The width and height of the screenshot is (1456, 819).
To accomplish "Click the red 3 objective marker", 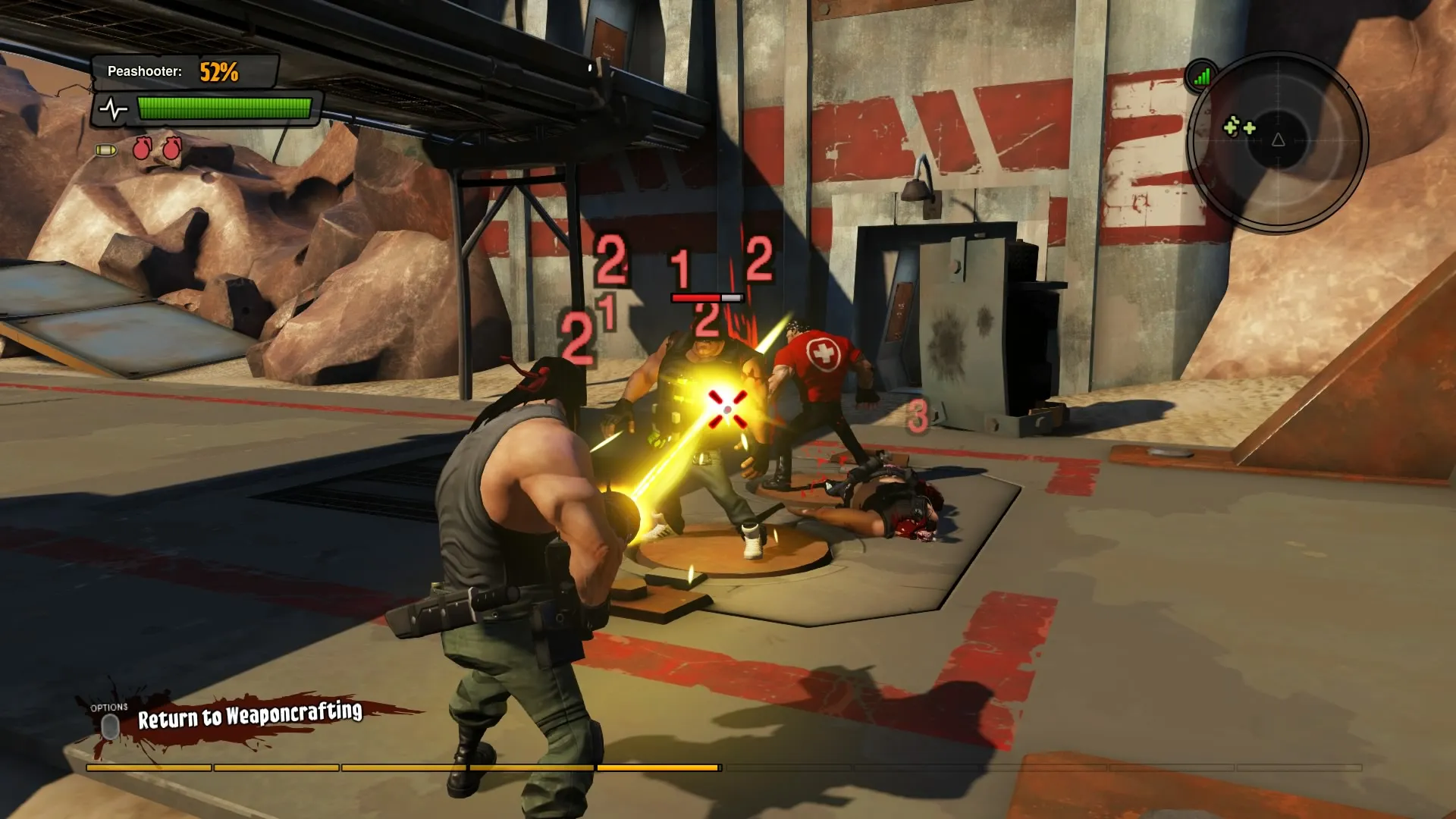I will 920,414.
